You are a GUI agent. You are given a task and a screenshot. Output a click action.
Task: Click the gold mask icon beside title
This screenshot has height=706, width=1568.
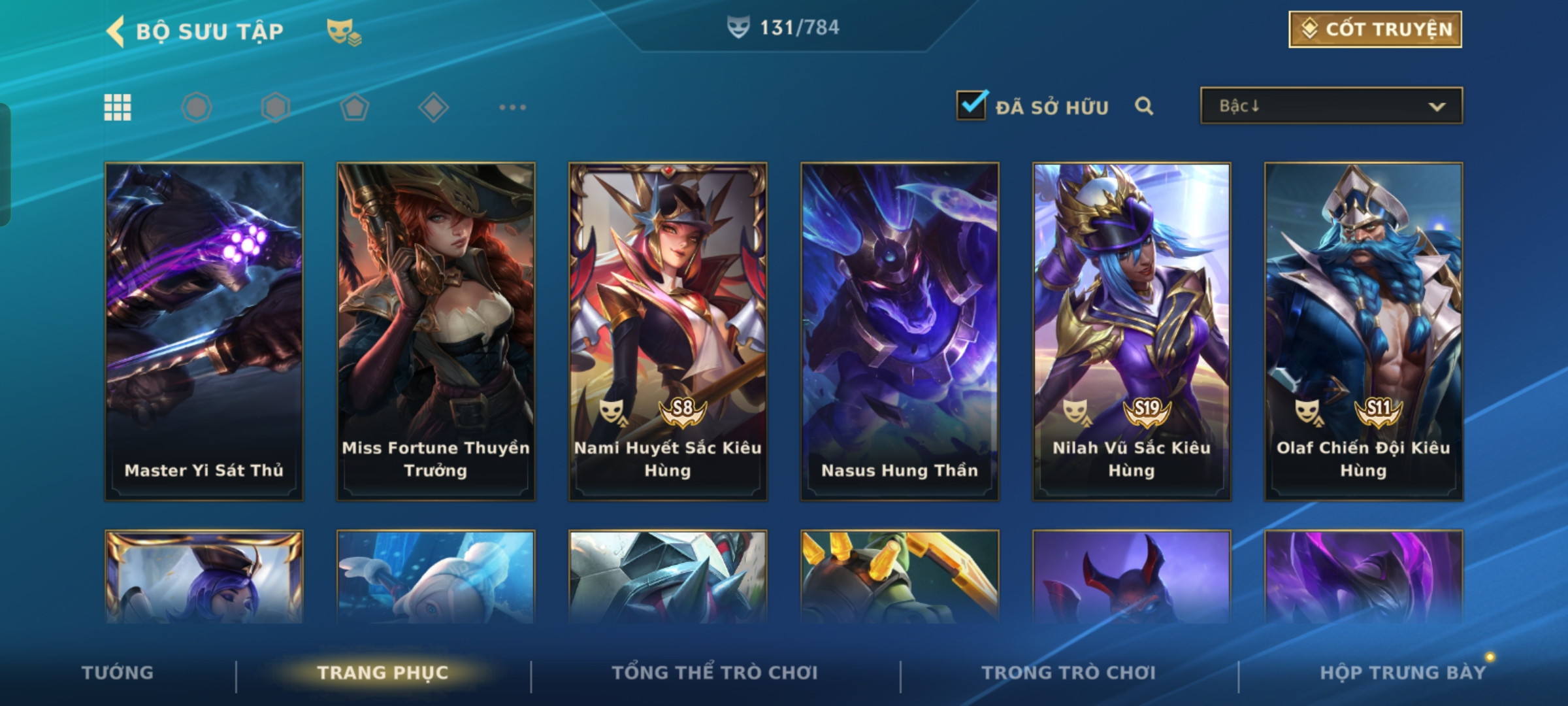344,31
